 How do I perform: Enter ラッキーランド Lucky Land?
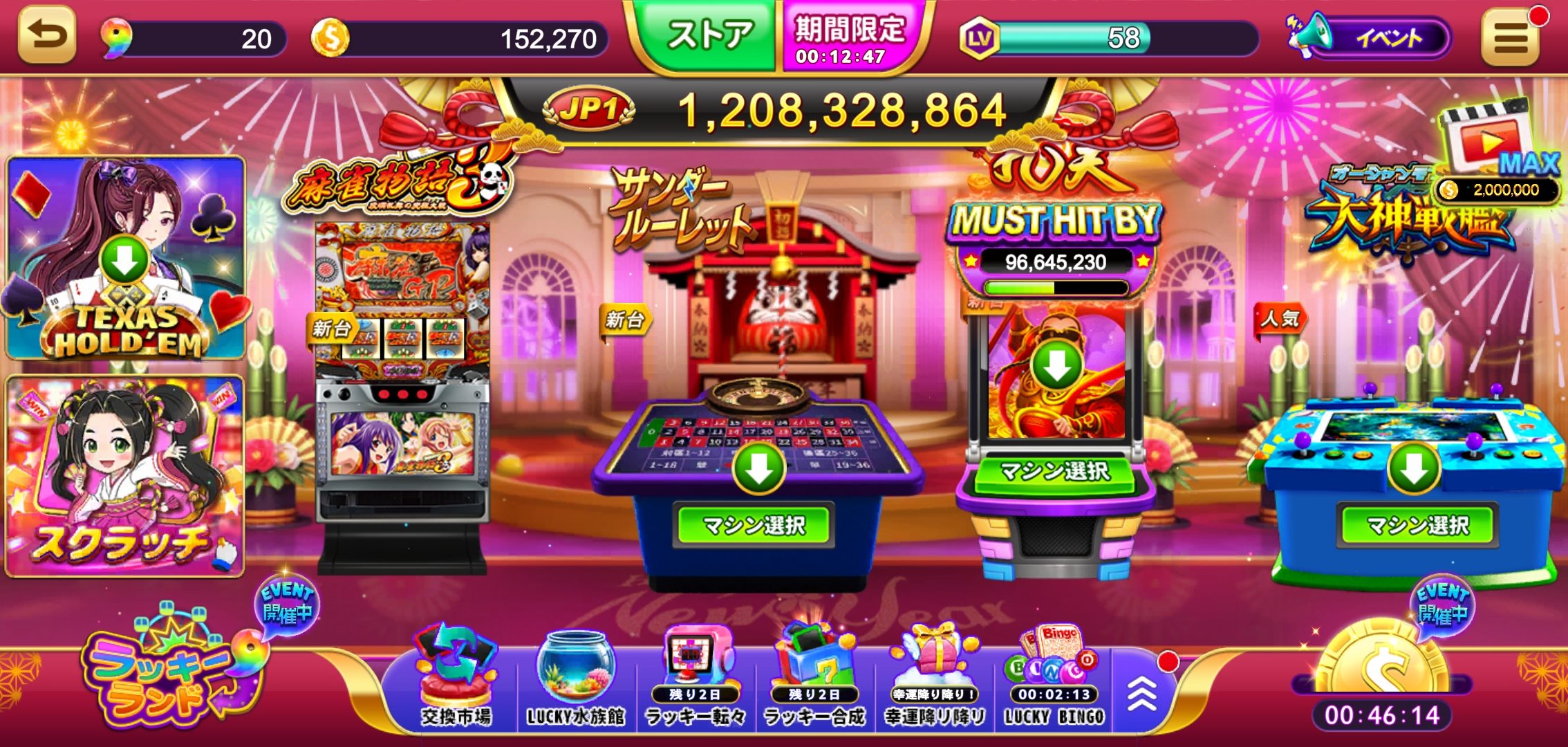(169, 674)
